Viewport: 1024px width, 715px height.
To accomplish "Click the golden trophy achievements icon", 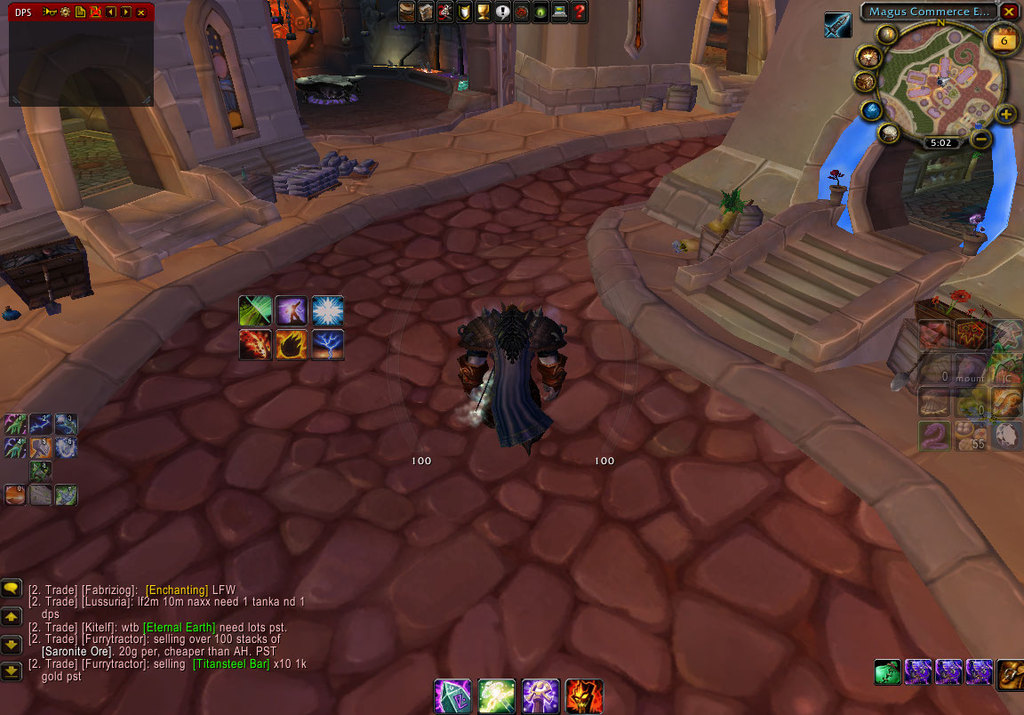I will tap(483, 11).
